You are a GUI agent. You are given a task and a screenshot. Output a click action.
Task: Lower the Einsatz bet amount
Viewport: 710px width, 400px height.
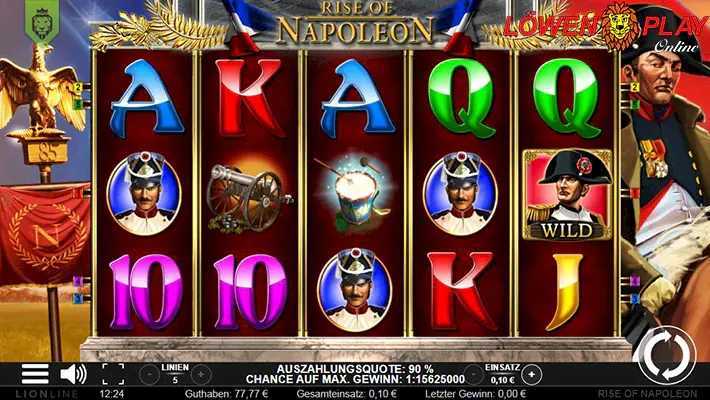pos(471,374)
